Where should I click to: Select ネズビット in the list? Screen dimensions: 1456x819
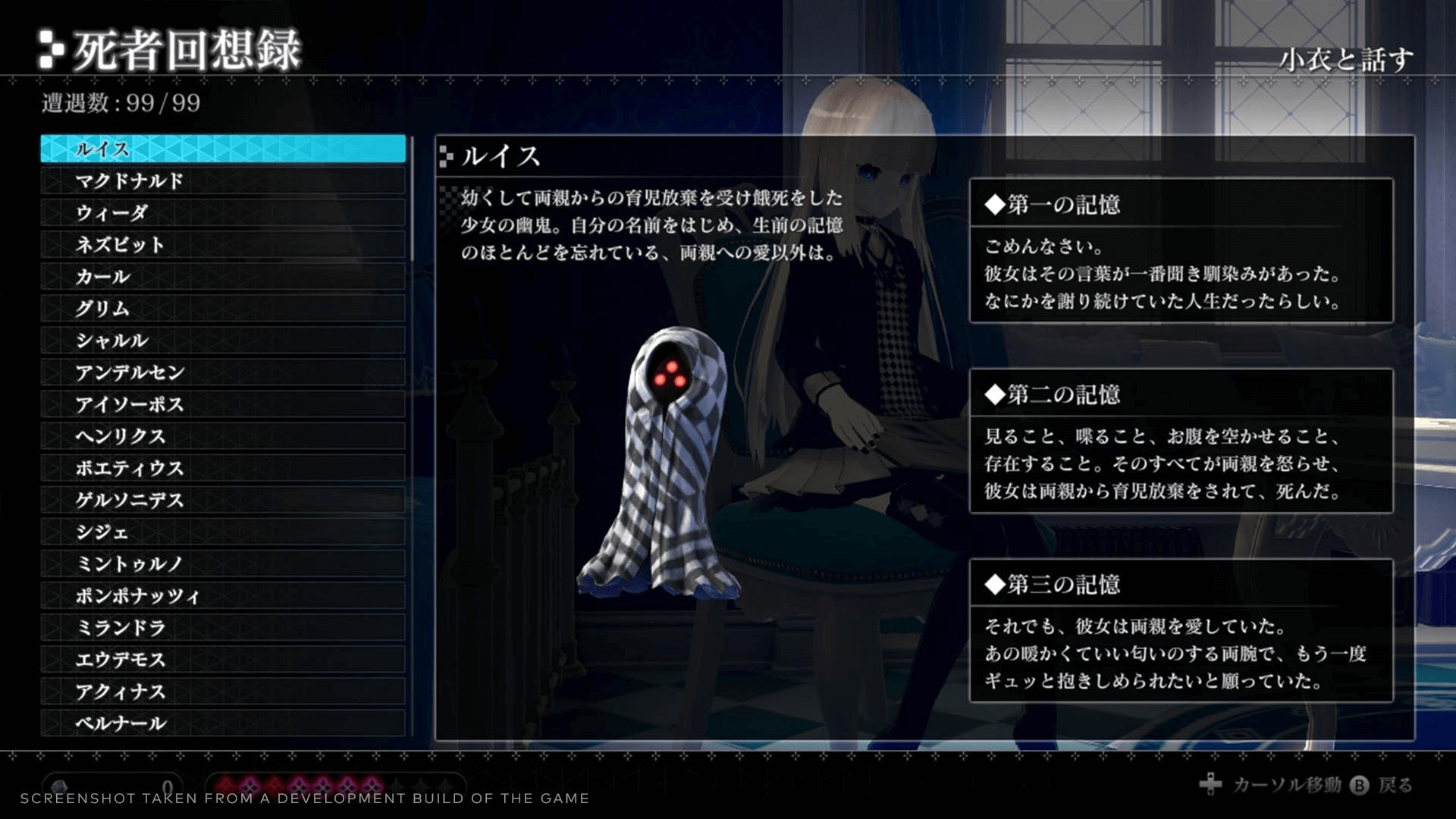pyautogui.click(x=223, y=245)
